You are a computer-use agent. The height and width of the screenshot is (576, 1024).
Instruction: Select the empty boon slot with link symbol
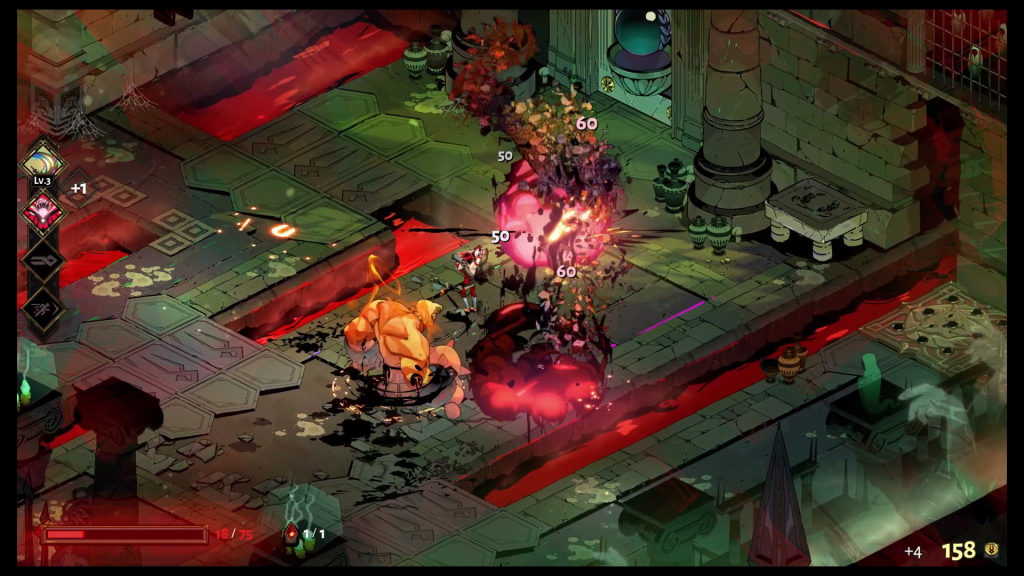pyautogui.click(x=43, y=261)
